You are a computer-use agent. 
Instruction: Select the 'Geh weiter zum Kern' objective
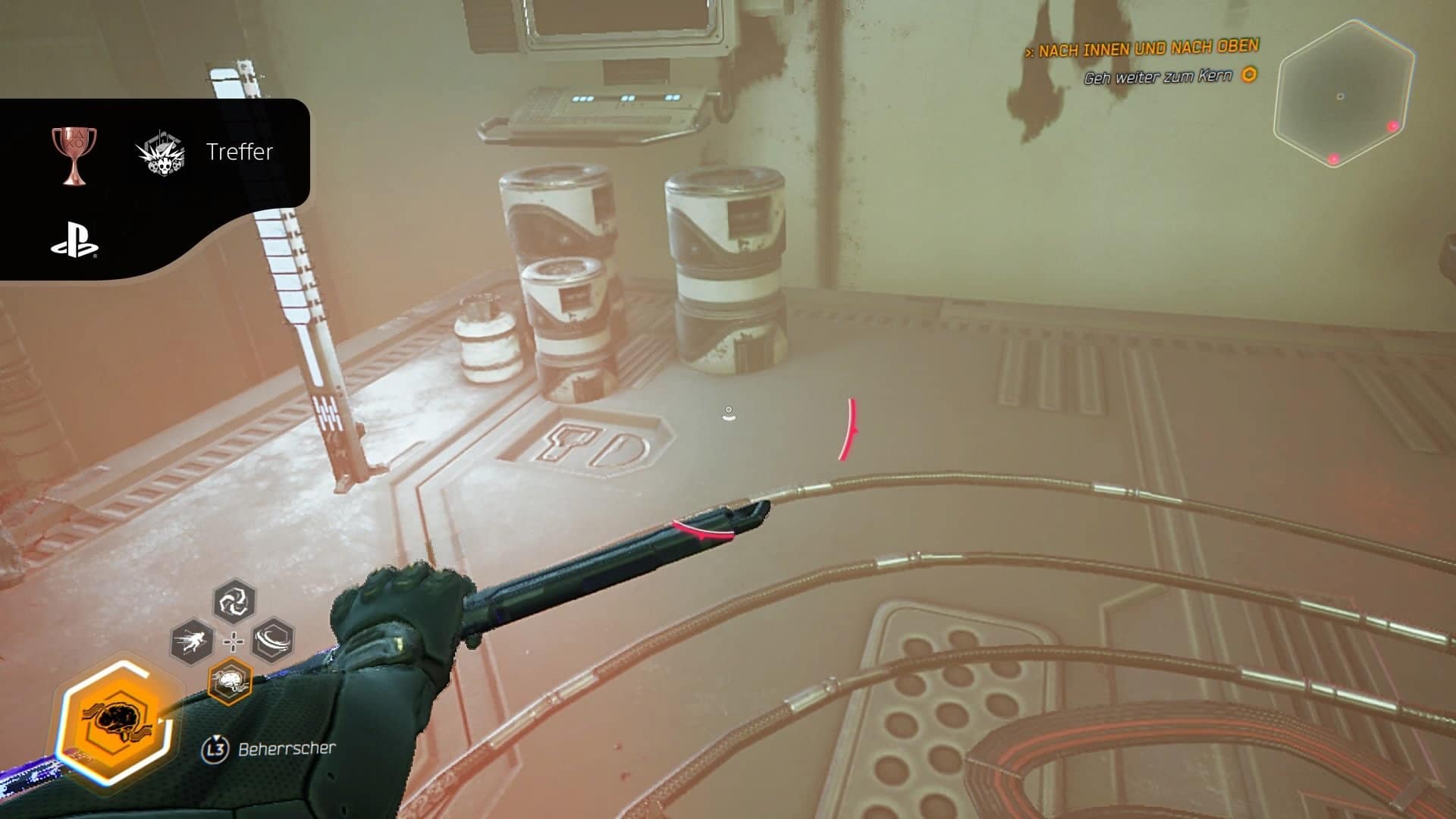coord(1158,77)
